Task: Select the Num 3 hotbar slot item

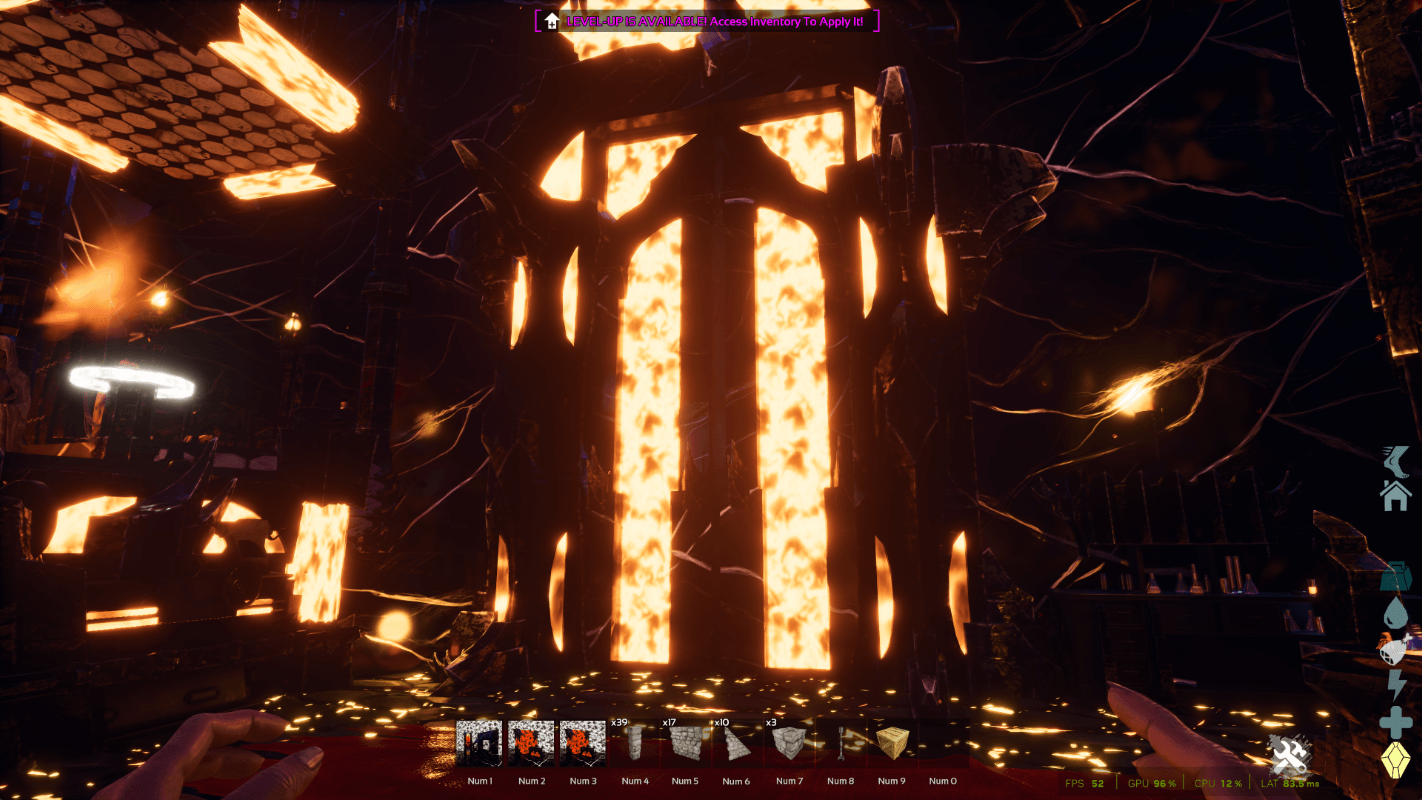Action: [583, 744]
